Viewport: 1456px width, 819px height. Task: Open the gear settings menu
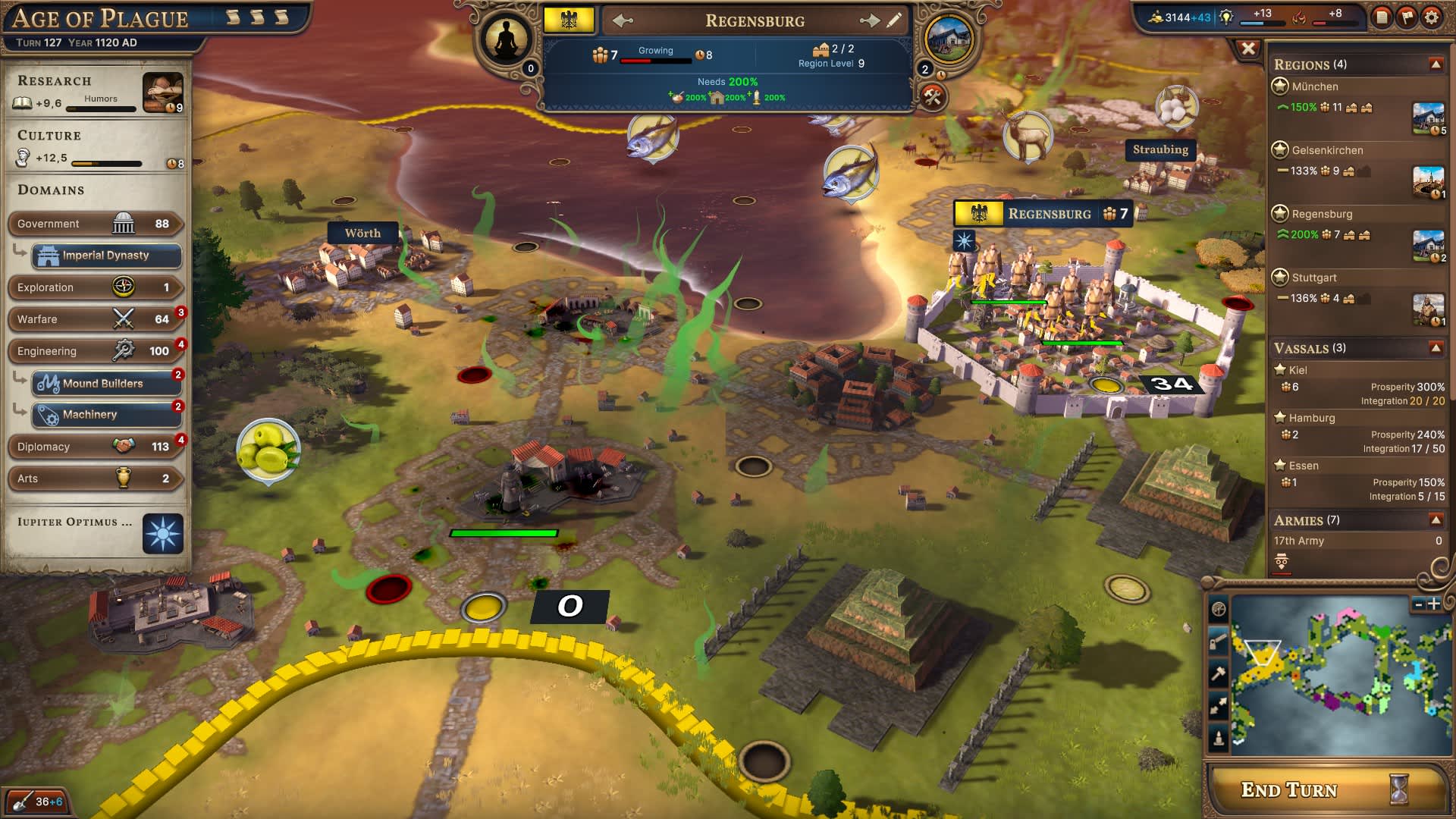pyautogui.click(x=1431, y=17)
